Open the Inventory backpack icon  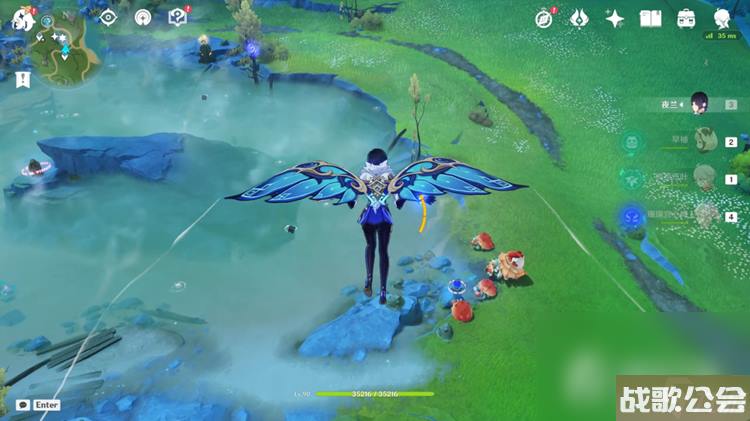click(x=686, y=19)
